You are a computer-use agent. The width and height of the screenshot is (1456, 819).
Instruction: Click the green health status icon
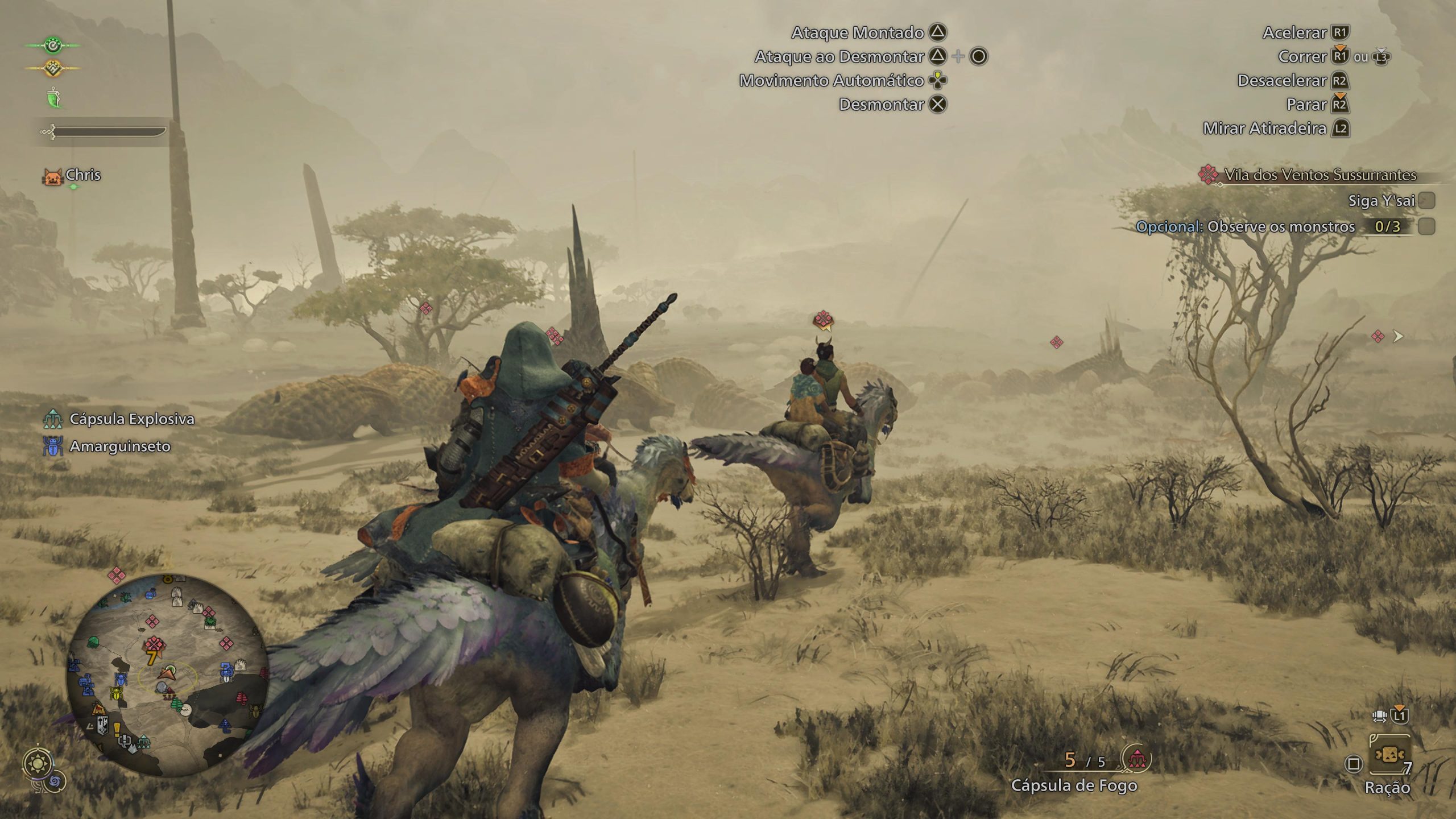click(52, 45)
